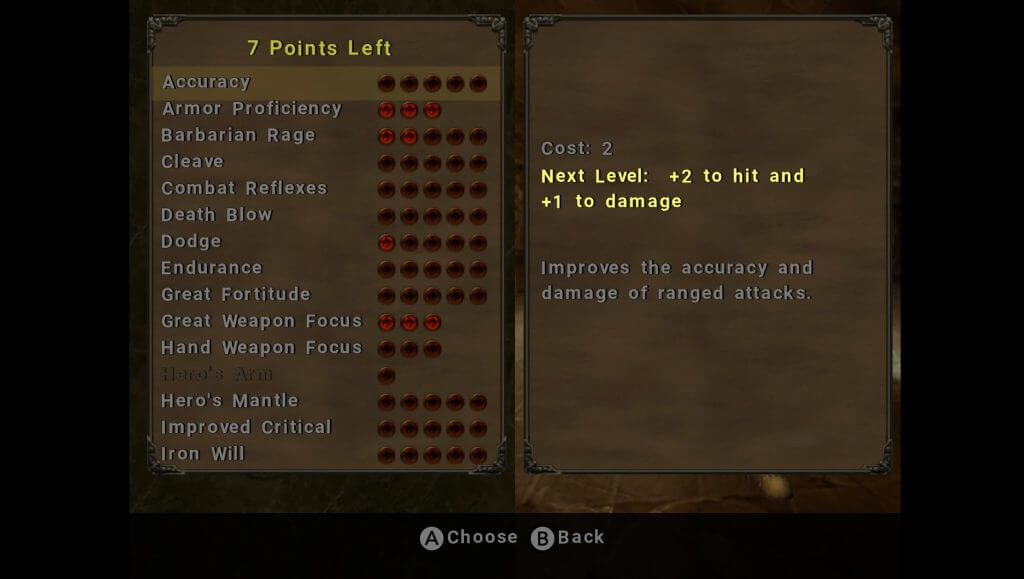
Task: Choose the Improved Critical feat
Action: tap(246, 427)
